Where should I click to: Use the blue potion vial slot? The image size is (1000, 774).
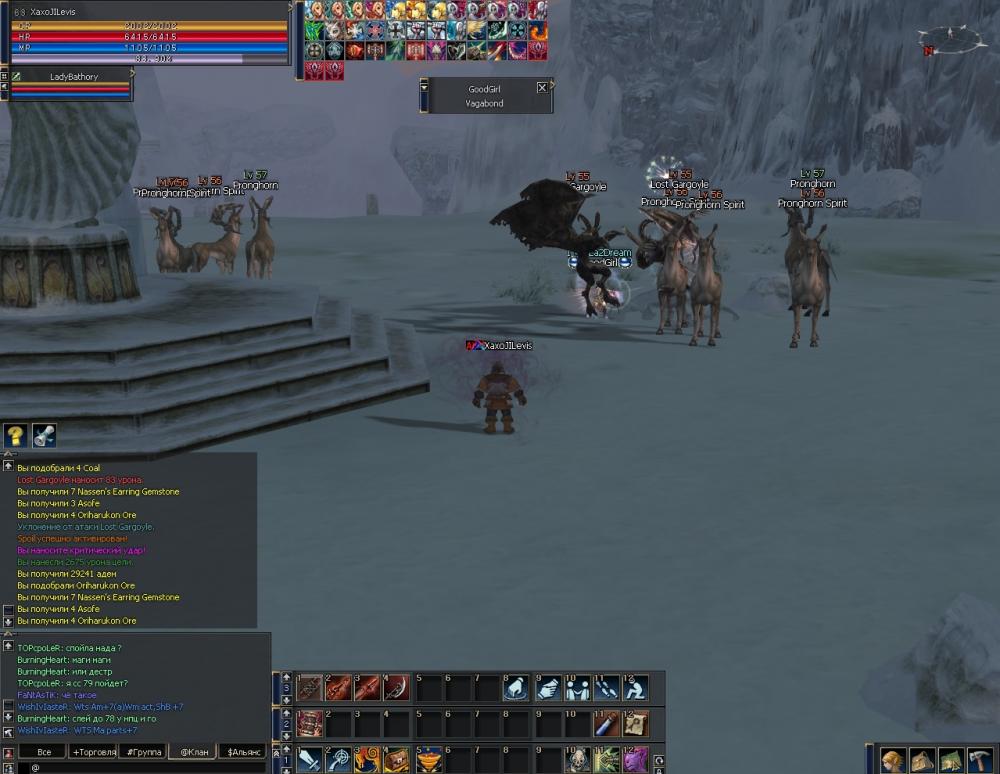pos(606,723)
